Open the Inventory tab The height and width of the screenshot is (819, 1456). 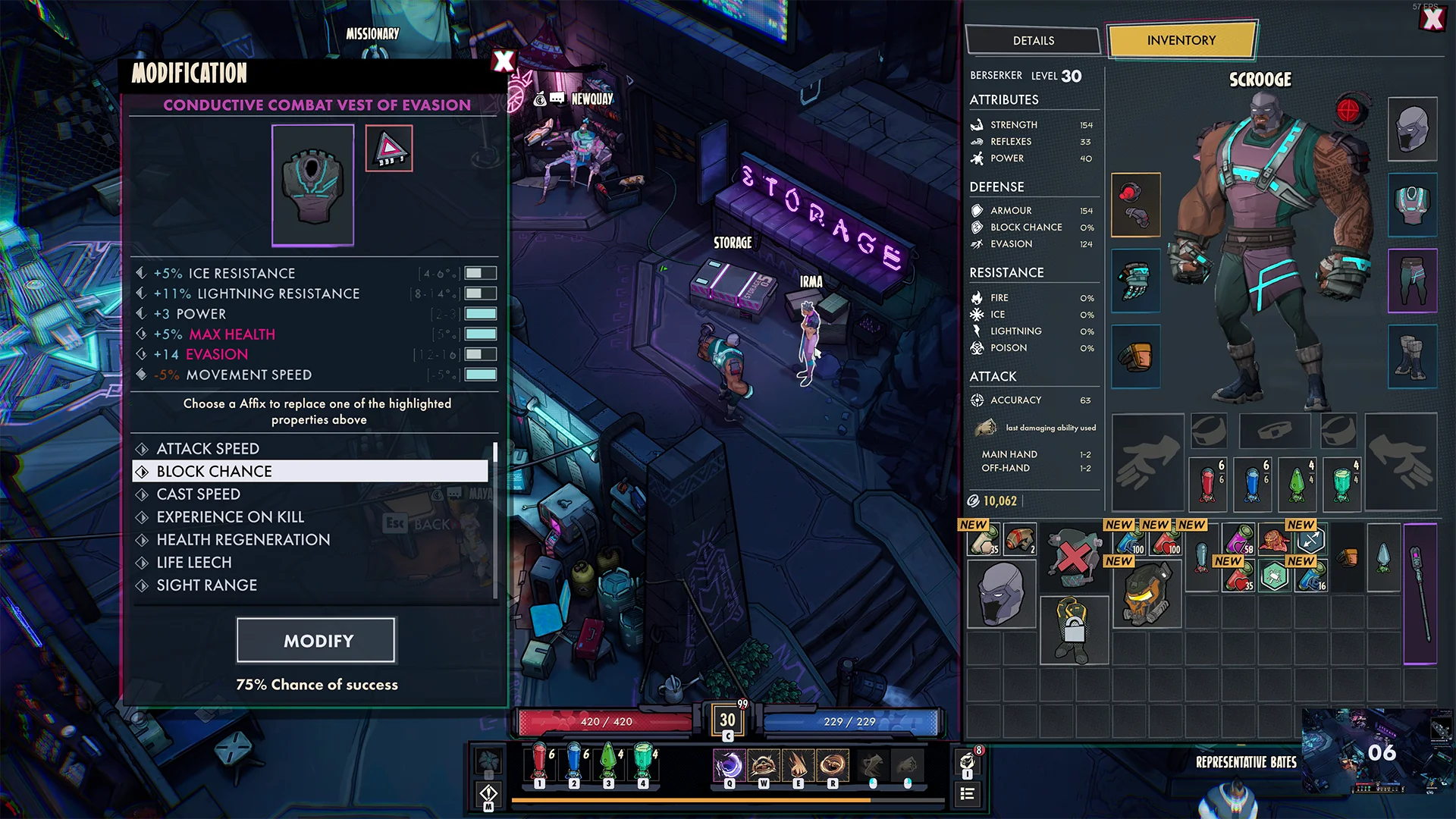[1181, 41]
